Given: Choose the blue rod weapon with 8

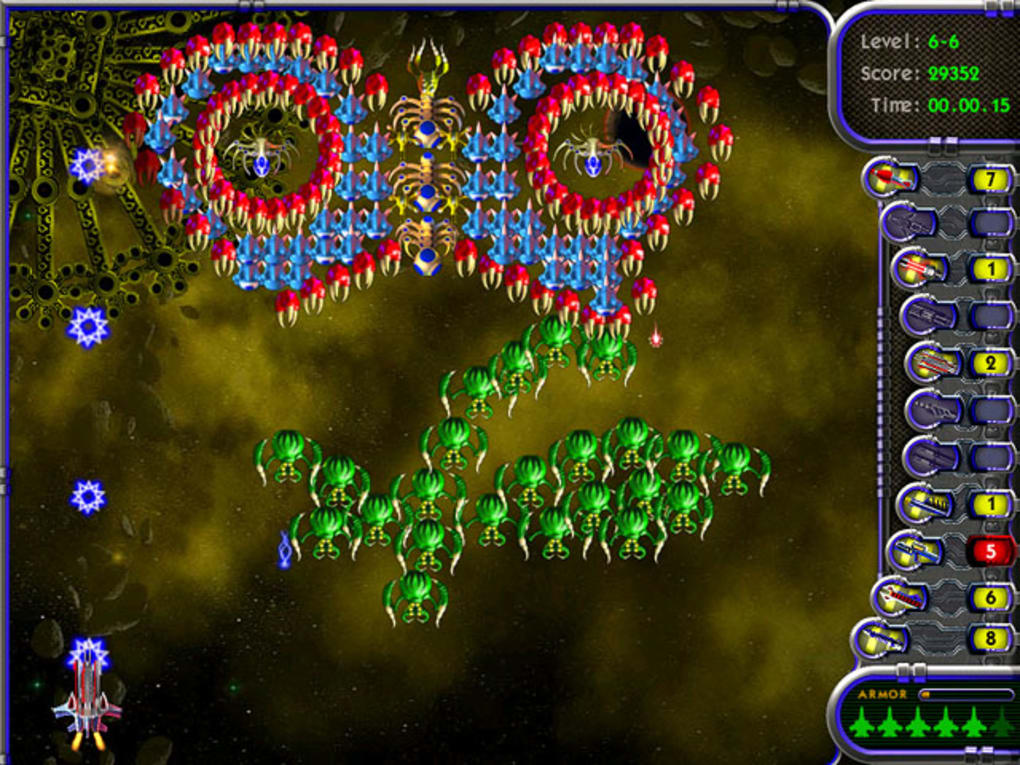Looking at the screenshot, I should [x=880, y=638].
